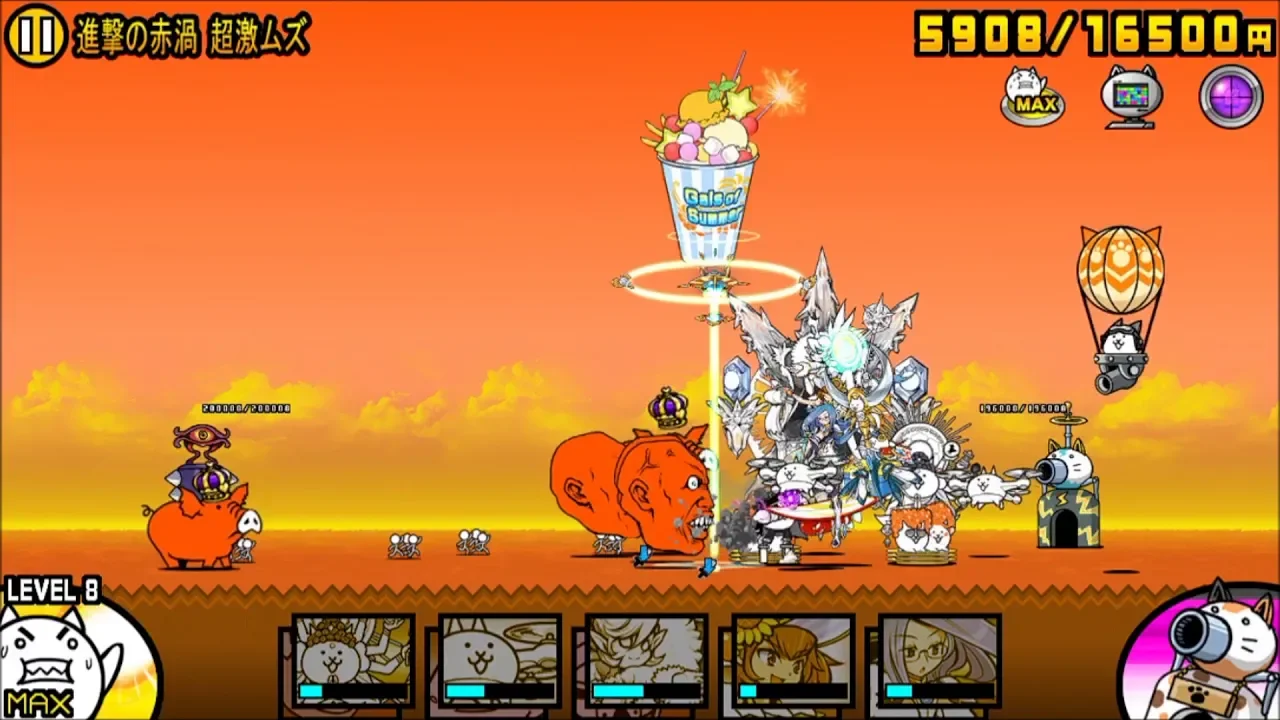Screen dimensions: 1280x720
Task: Pause the battle with the pause button
Action: pos(36,36)
